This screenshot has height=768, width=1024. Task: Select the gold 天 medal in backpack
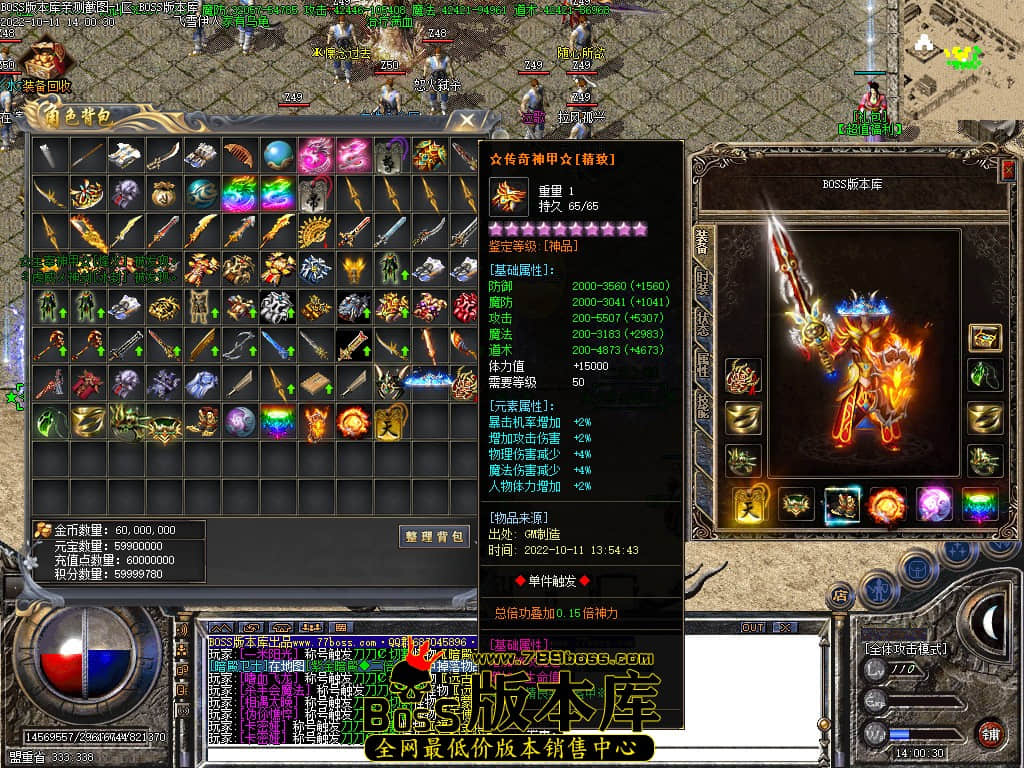coord(391,421)
